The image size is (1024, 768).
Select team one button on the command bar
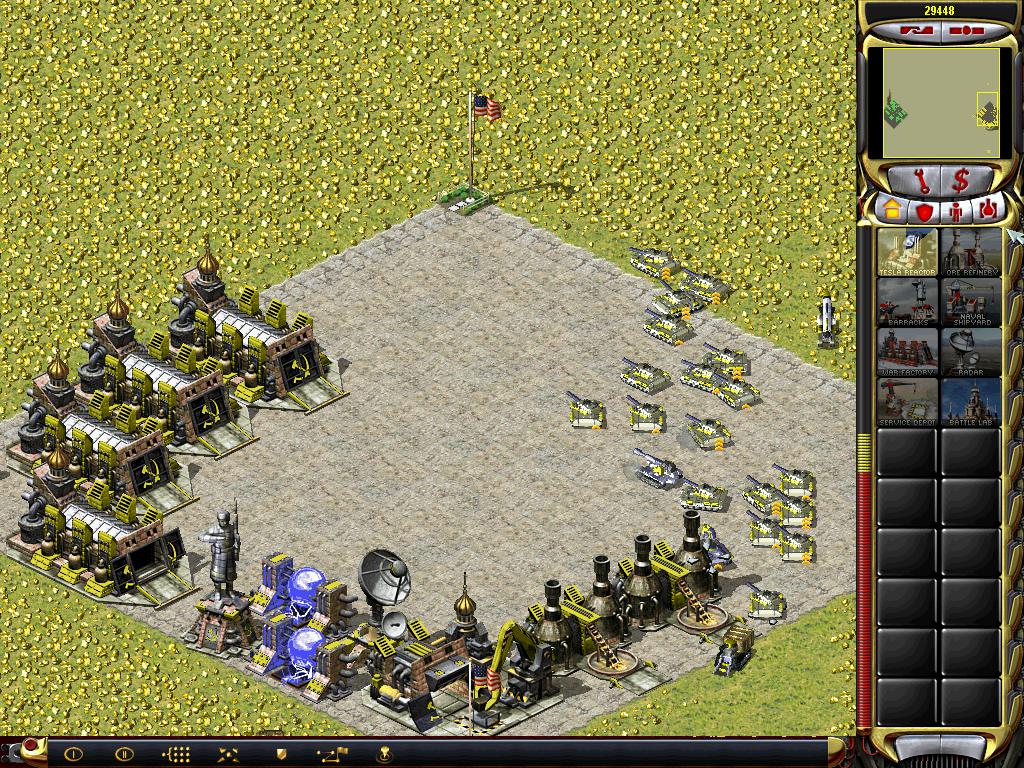73,754
